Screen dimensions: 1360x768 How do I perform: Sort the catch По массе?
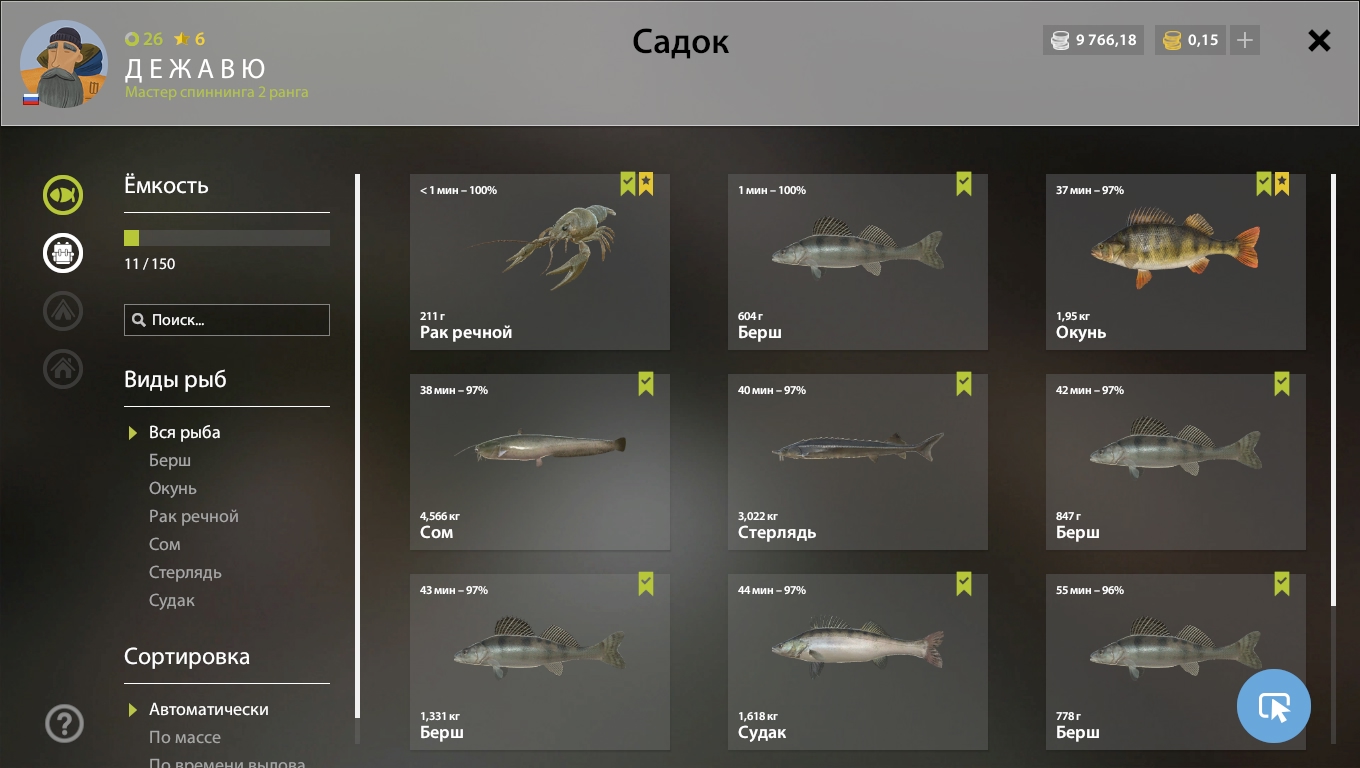point(185,737)
